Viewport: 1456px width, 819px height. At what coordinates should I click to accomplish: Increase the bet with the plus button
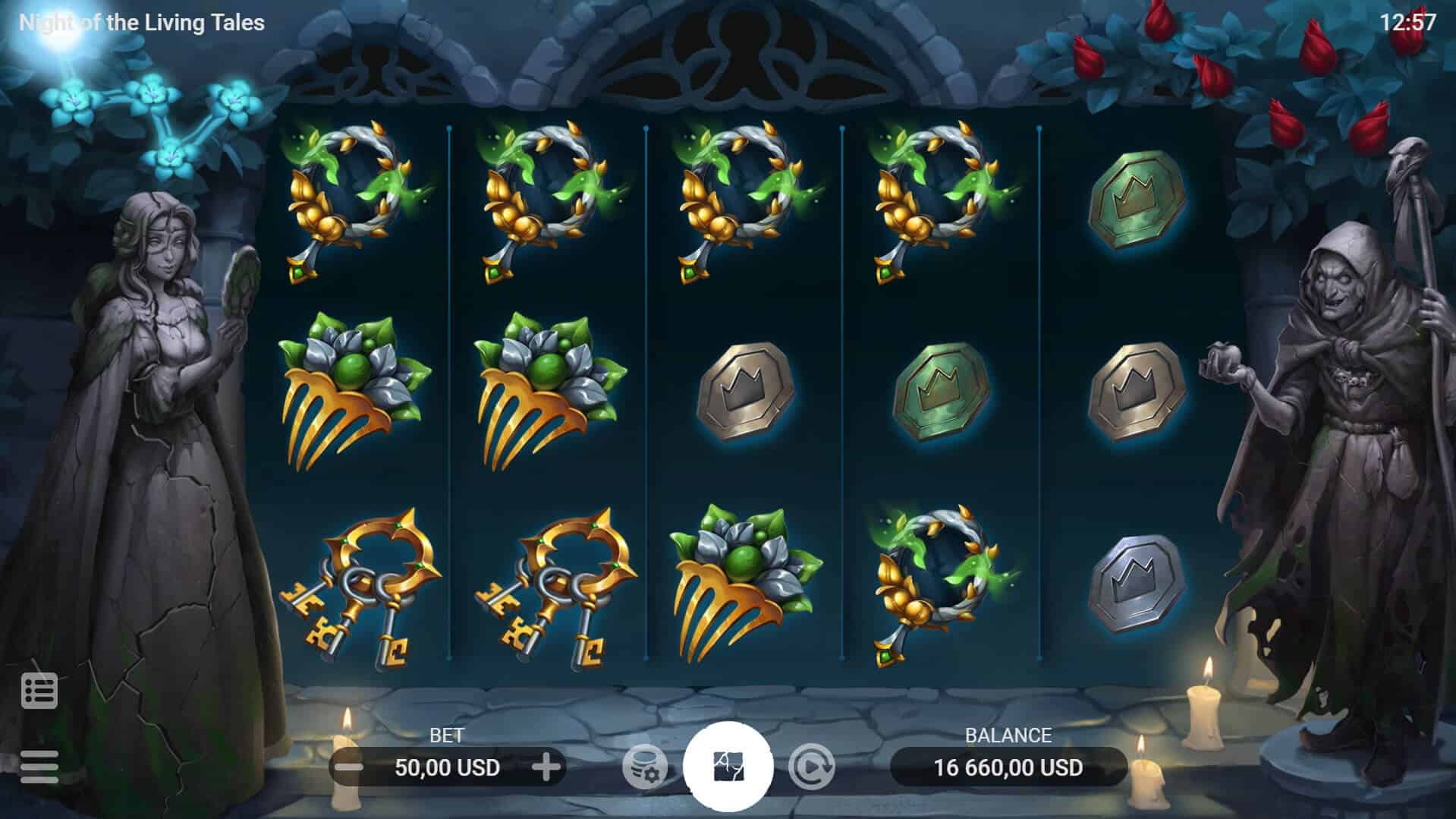[546, 767]
